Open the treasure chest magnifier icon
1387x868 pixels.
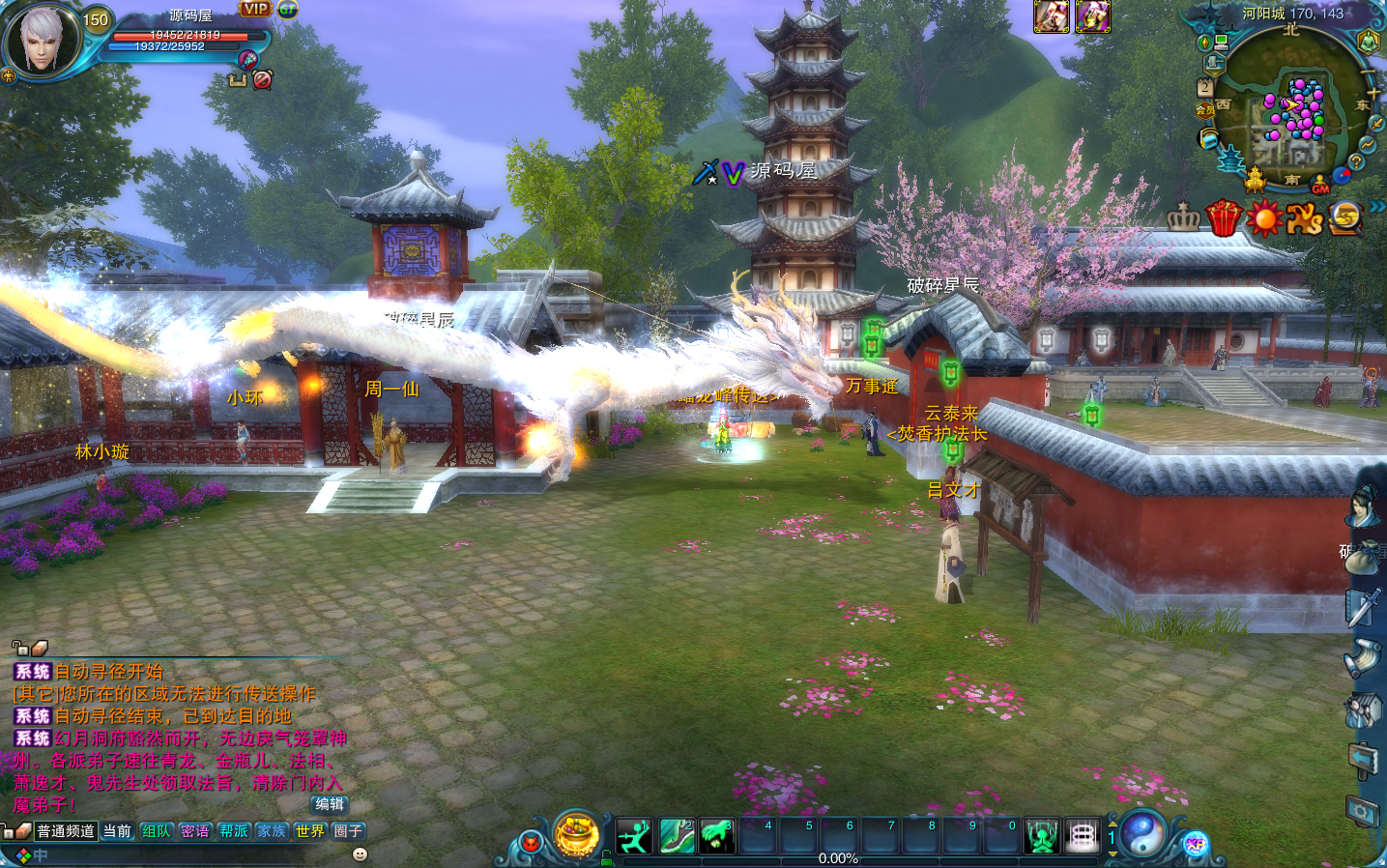[x=1344, y=218]
